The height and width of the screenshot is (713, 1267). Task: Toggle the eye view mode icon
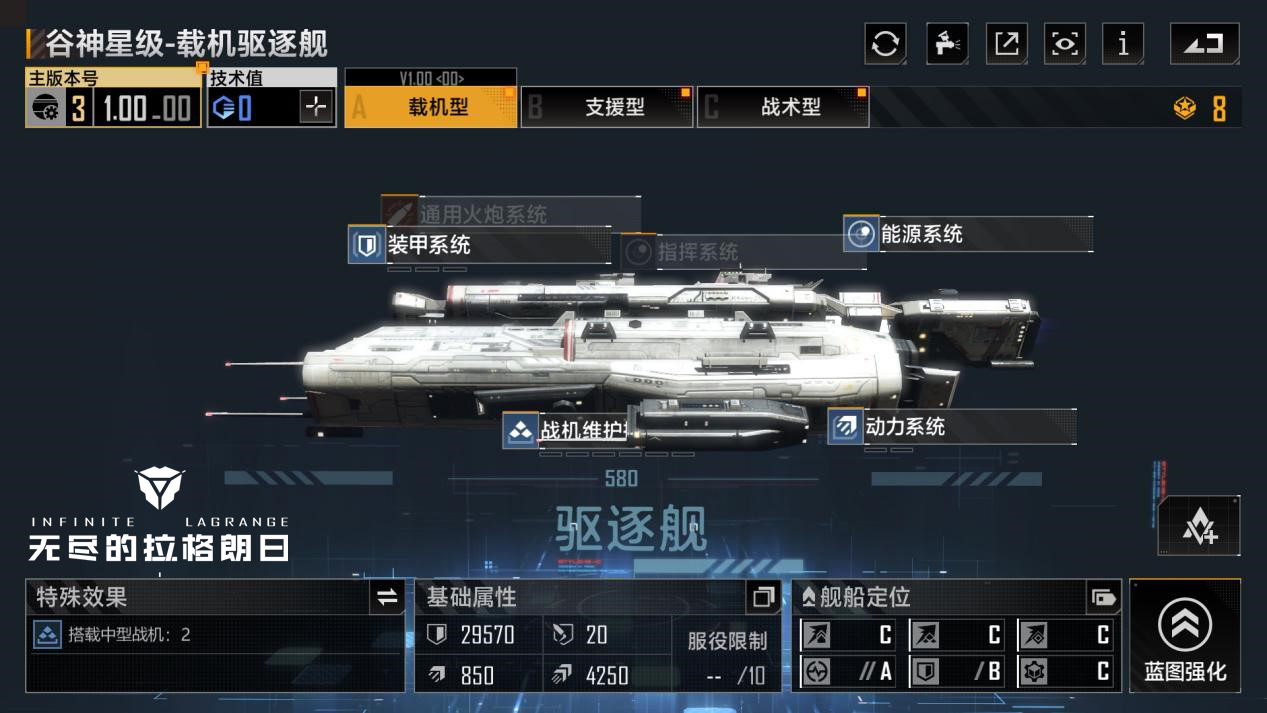point(1064,44)
